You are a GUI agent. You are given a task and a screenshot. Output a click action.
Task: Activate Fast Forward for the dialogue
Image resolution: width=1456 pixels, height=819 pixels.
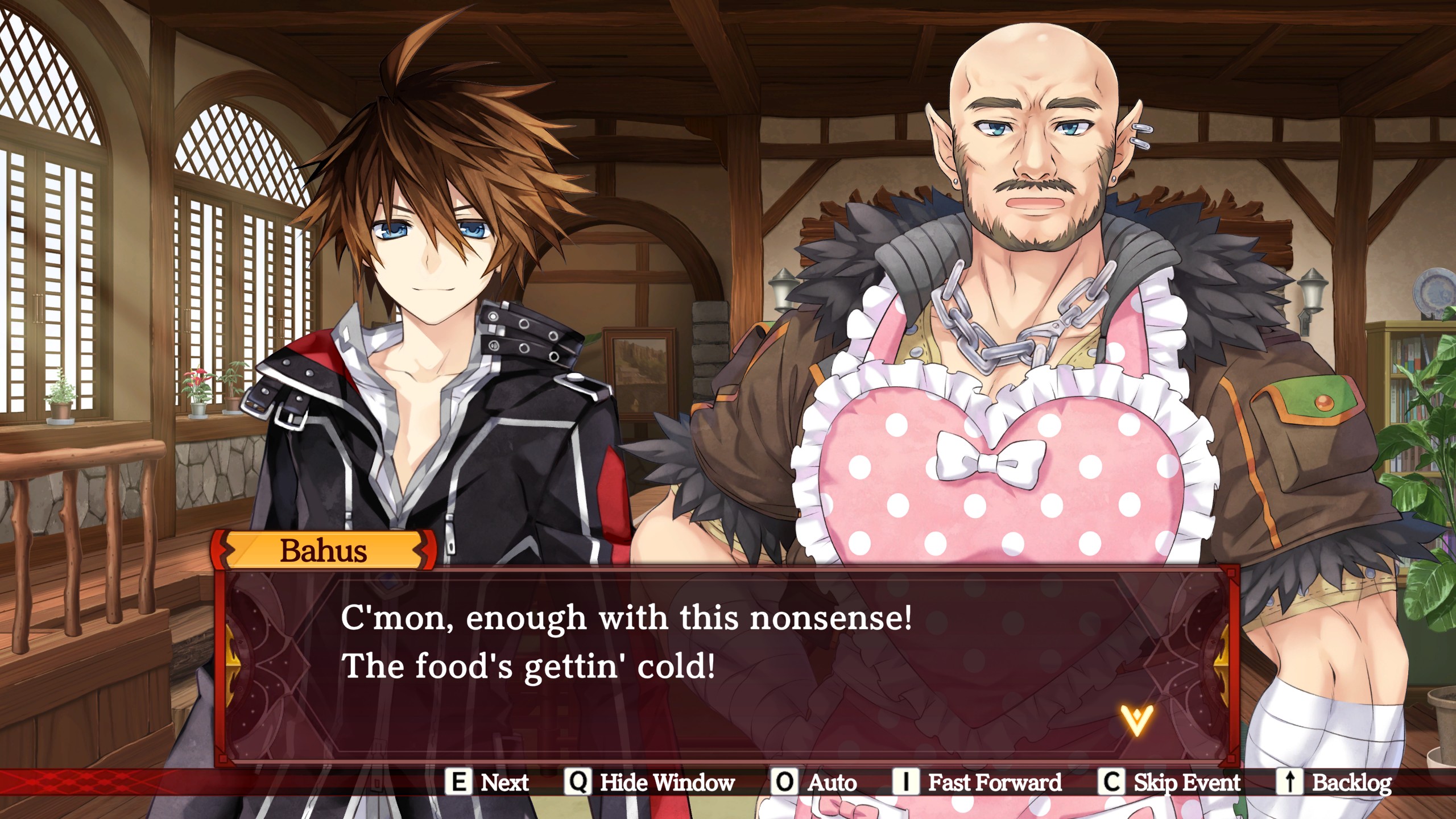coord(978,783)
